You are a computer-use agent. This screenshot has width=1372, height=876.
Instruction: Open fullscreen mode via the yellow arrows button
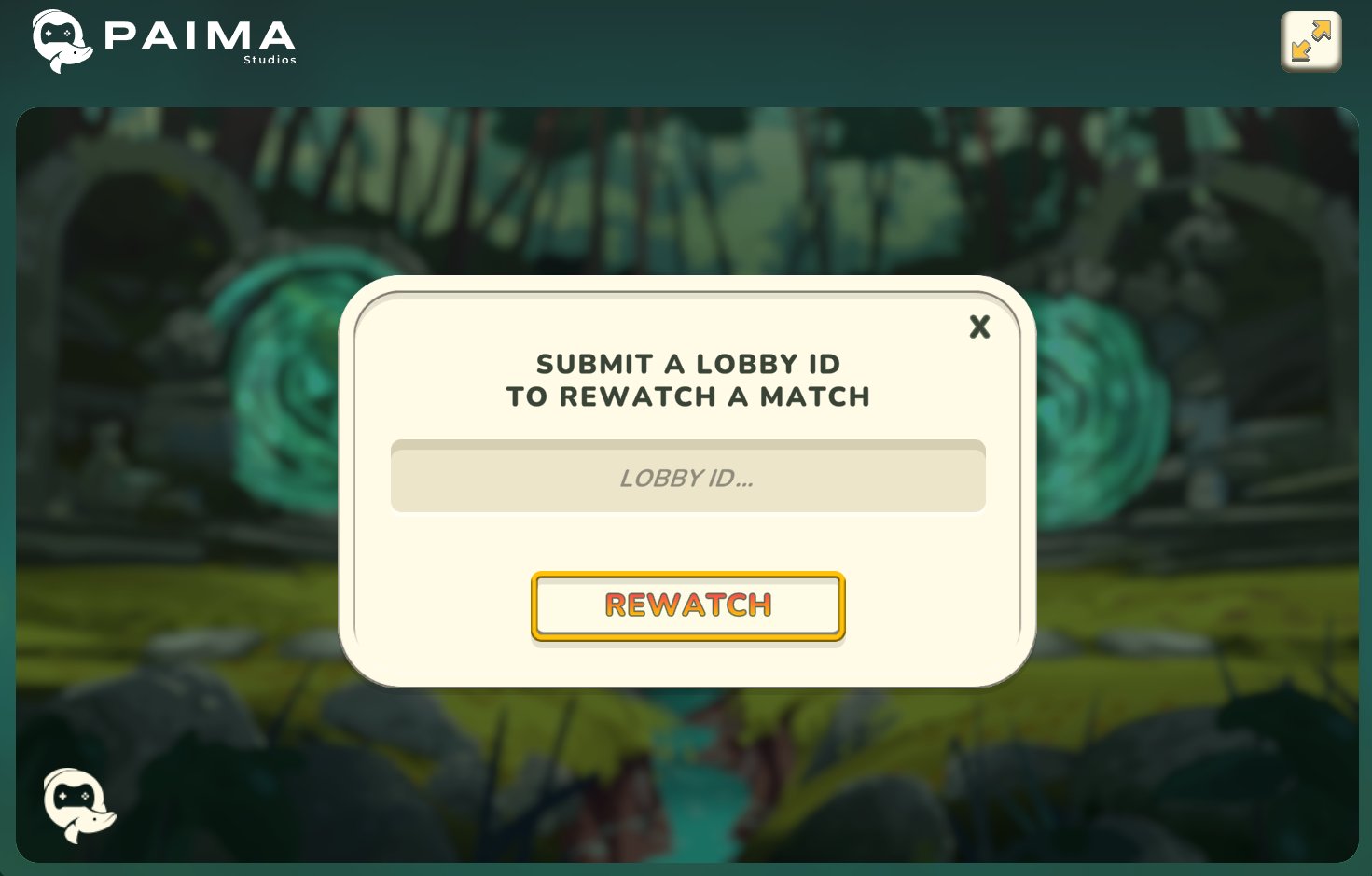(1310, 41)
